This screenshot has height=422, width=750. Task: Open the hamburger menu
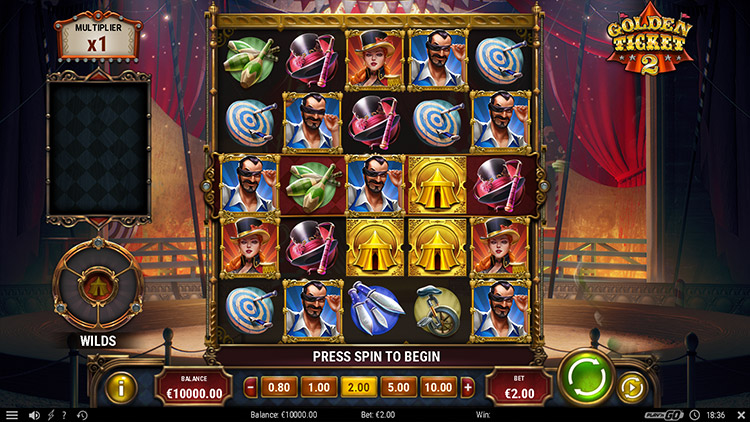click(12, 415)
